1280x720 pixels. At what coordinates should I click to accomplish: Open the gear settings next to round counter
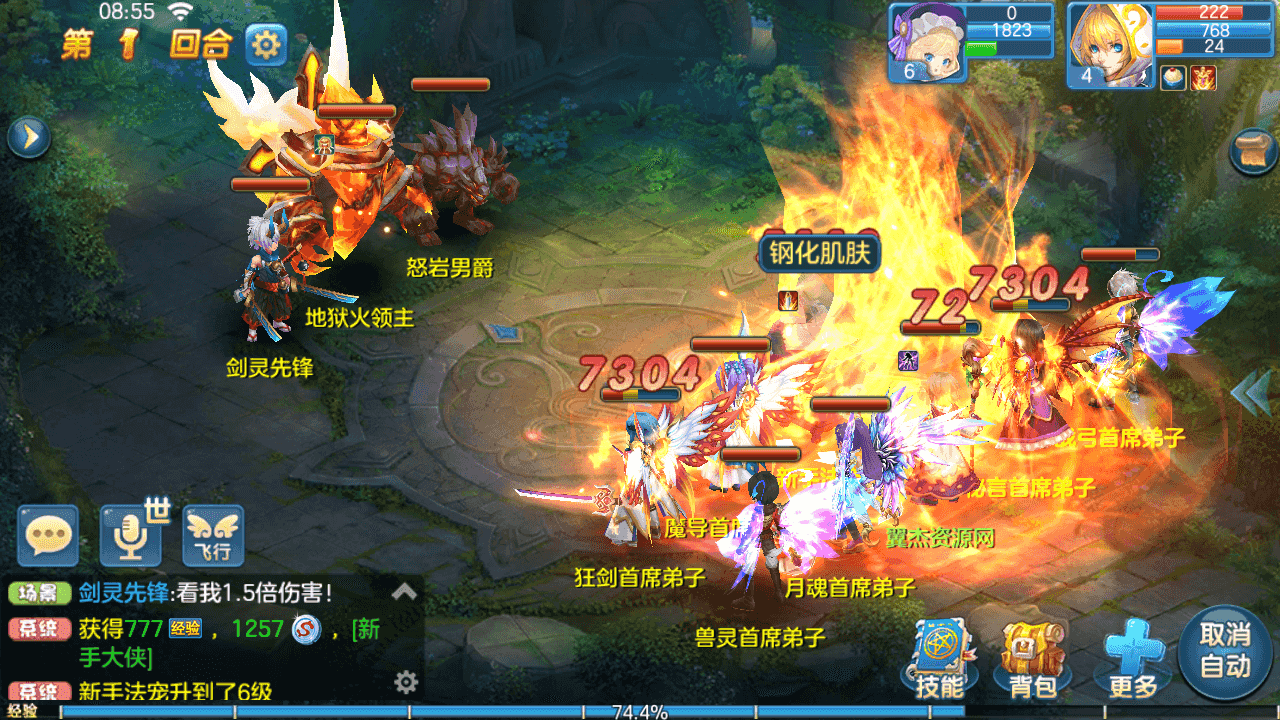(266, 45)
